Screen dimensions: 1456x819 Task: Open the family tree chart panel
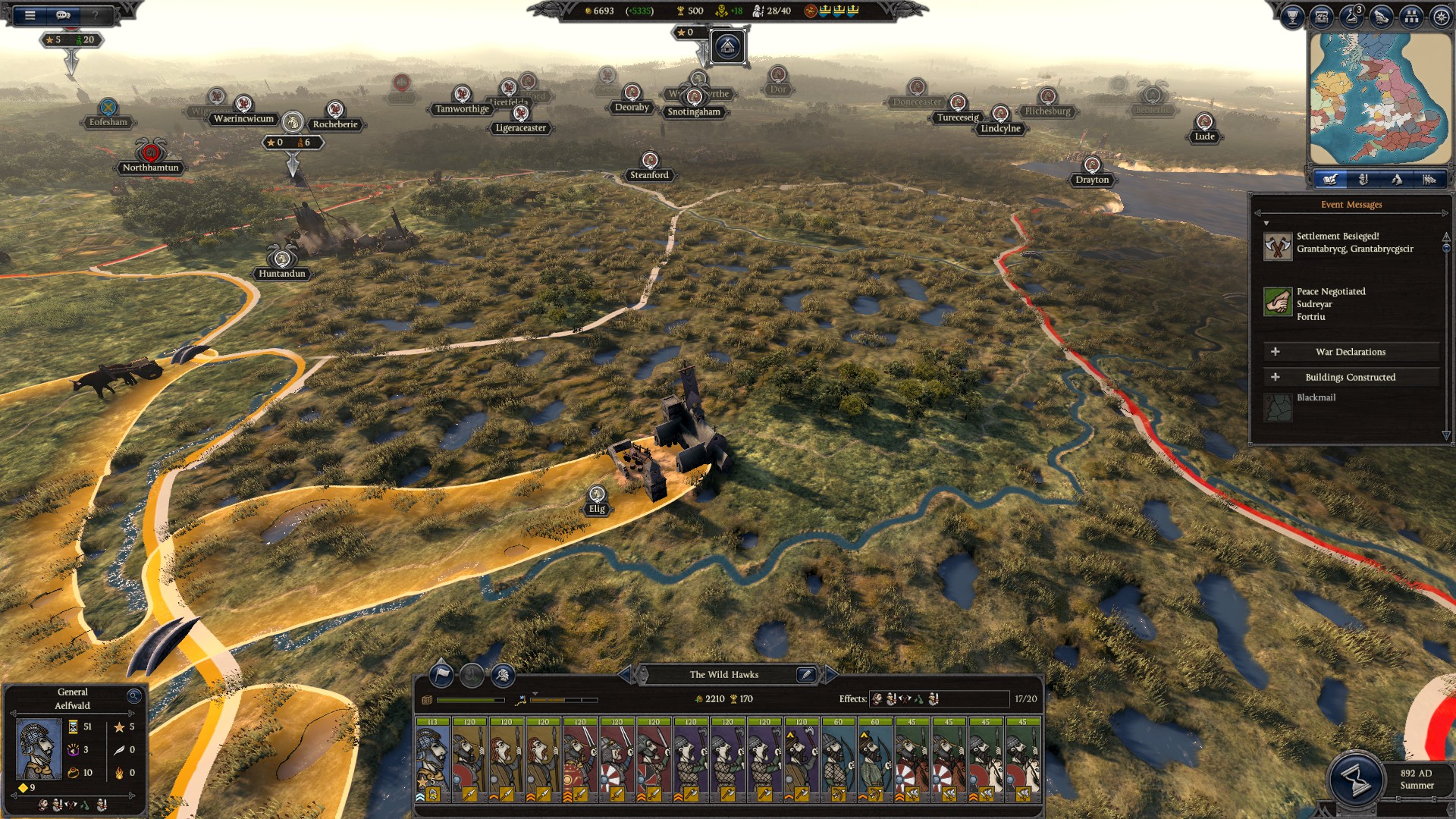point(1411,17)
